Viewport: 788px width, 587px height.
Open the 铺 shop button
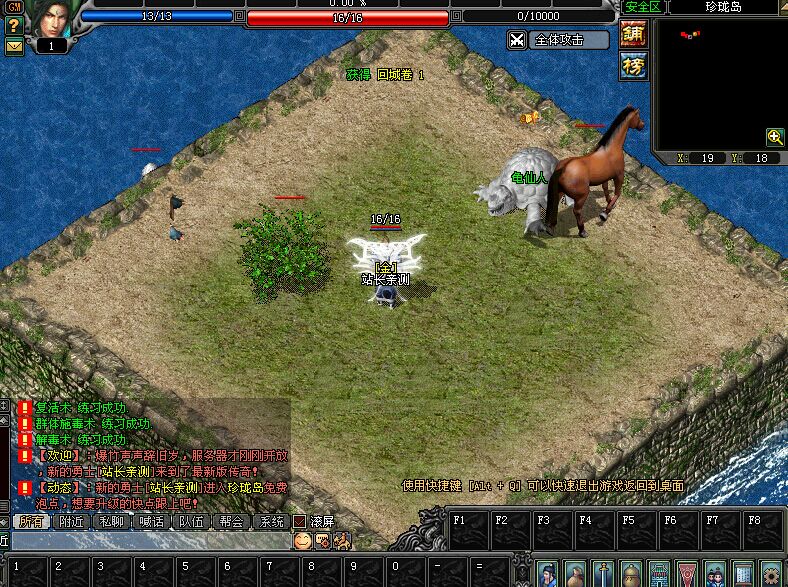point(634,34)
